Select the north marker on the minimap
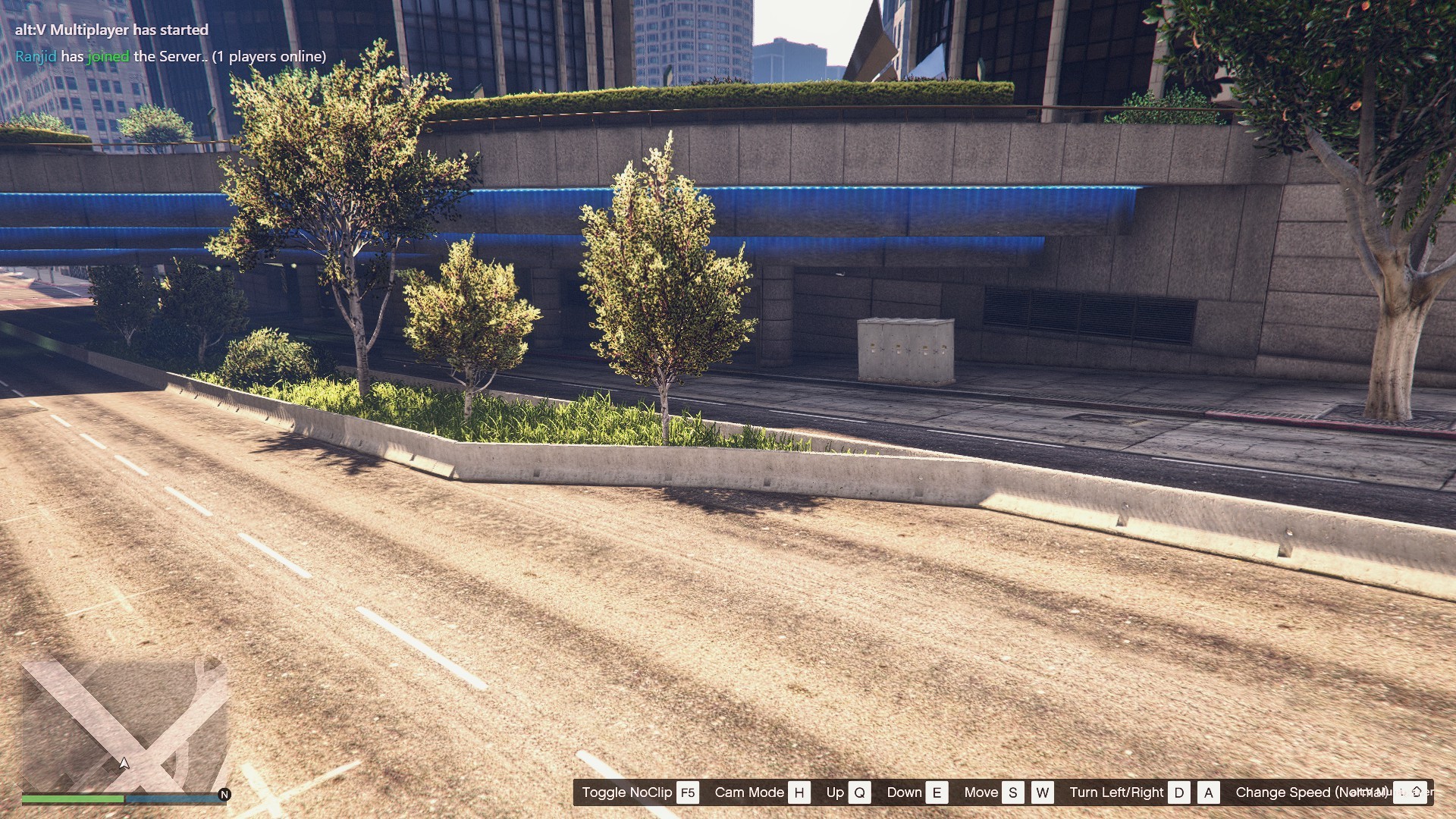Screen dimensions: 1456x819 [x=224, y=795]
